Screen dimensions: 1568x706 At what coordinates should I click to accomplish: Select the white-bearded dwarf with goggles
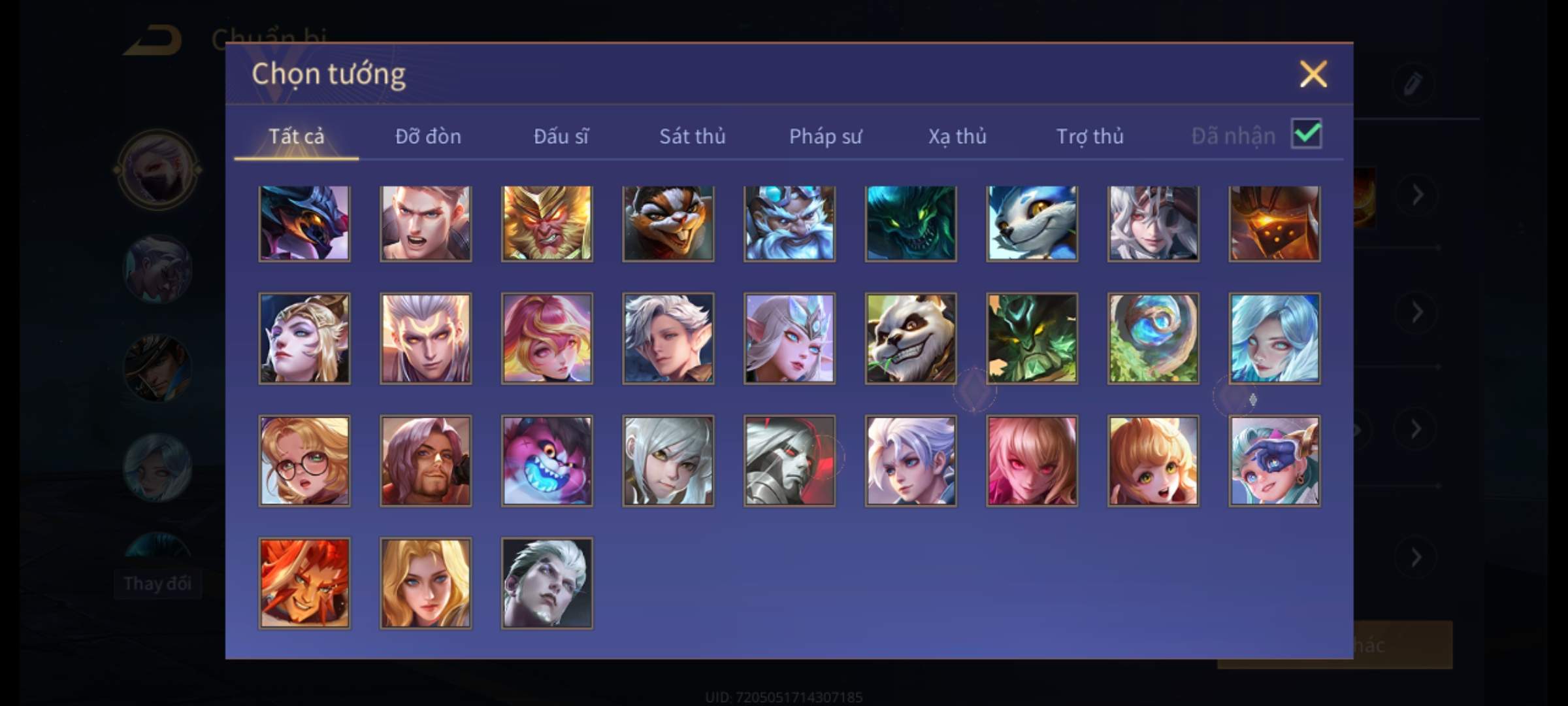pos(789,224)
